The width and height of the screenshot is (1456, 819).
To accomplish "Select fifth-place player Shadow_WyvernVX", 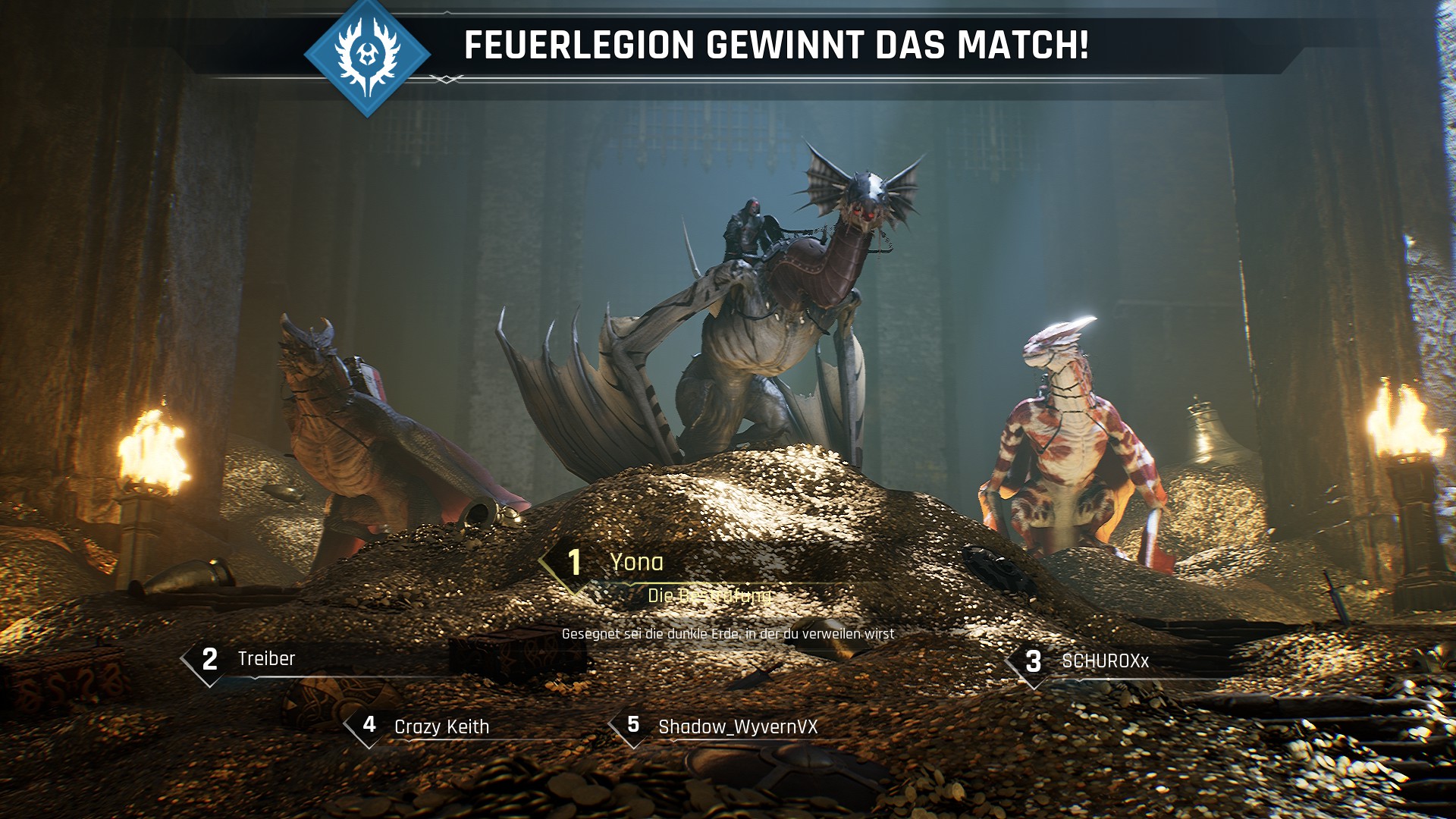I will pyautogui.click(x=738, y=726).
